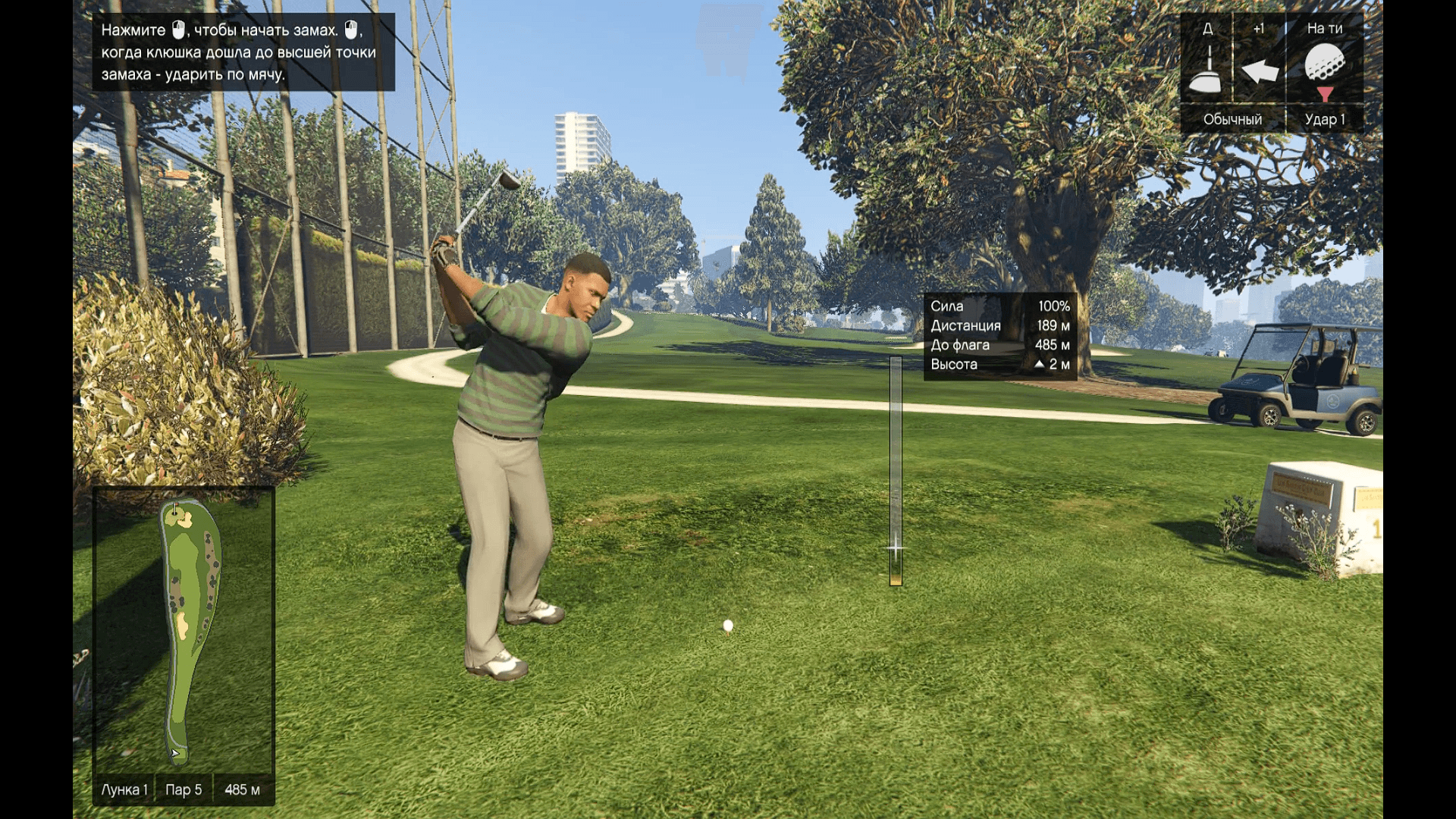
Task: Choose the "Обычный" shot type label
Action: [1232, 119]
